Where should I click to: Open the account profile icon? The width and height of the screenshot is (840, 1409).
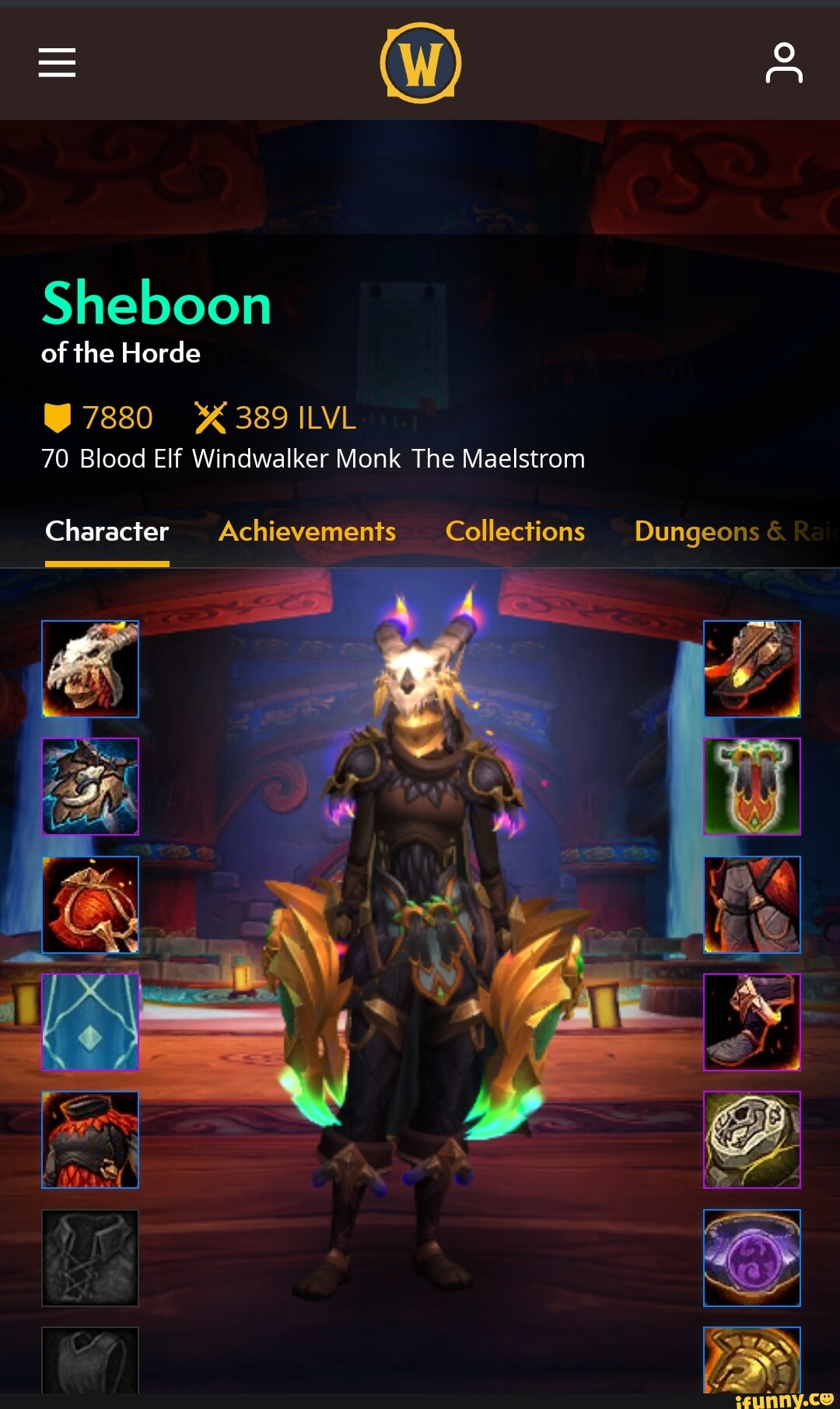click(x=783, y=63)
